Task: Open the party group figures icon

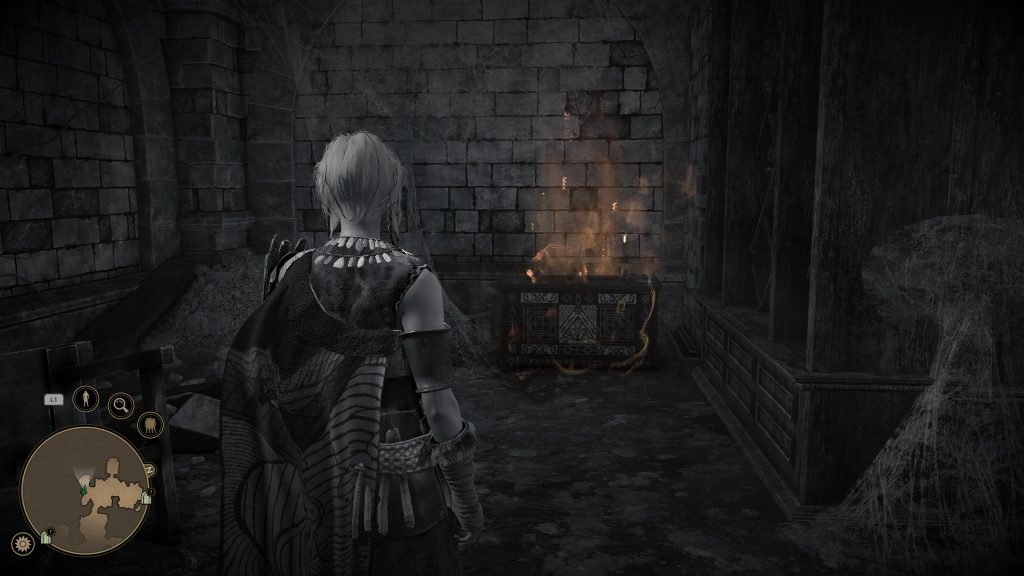Action: pyautogui.click(x=150, y=425)
